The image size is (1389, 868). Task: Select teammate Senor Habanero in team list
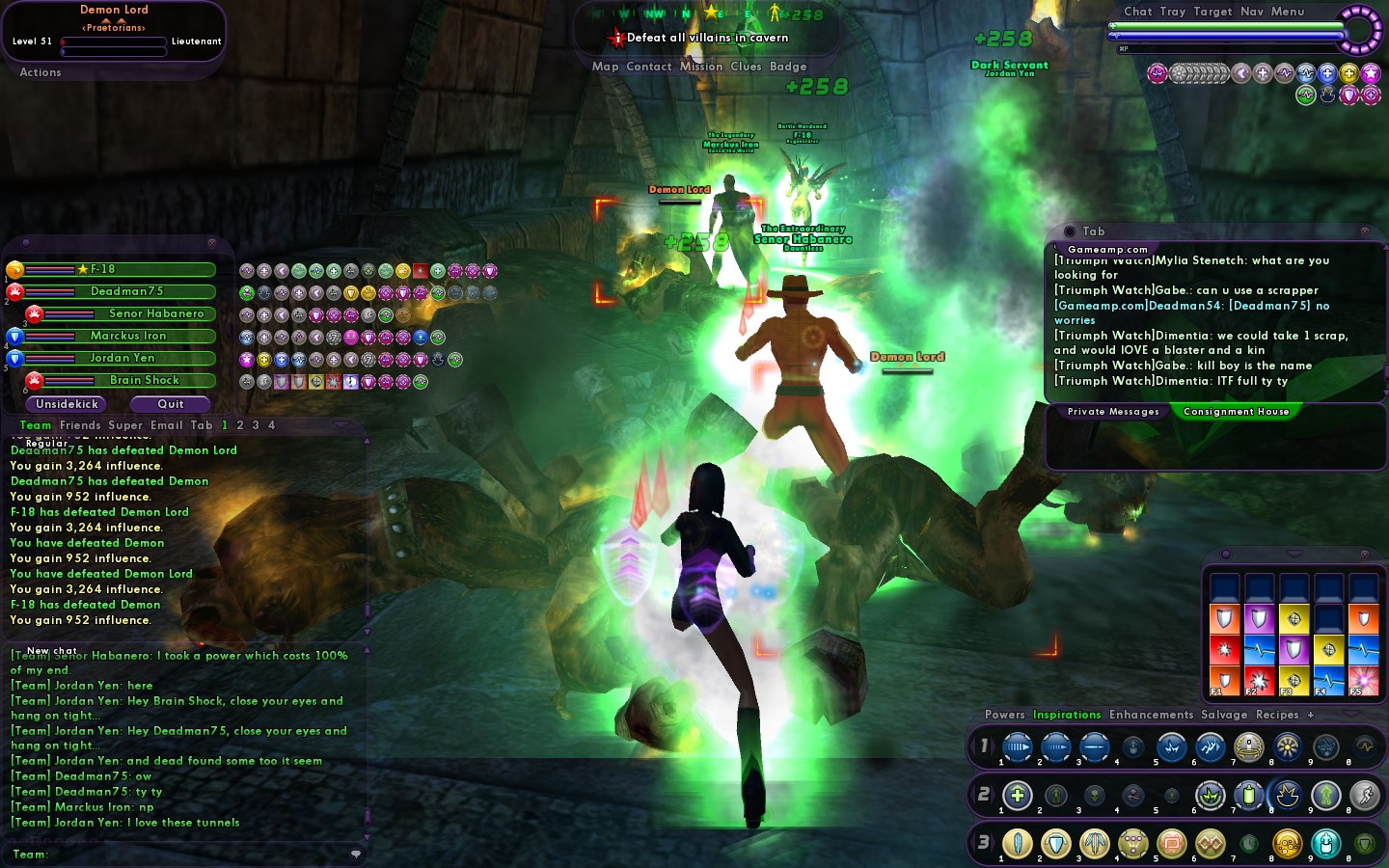pos(156,313)
